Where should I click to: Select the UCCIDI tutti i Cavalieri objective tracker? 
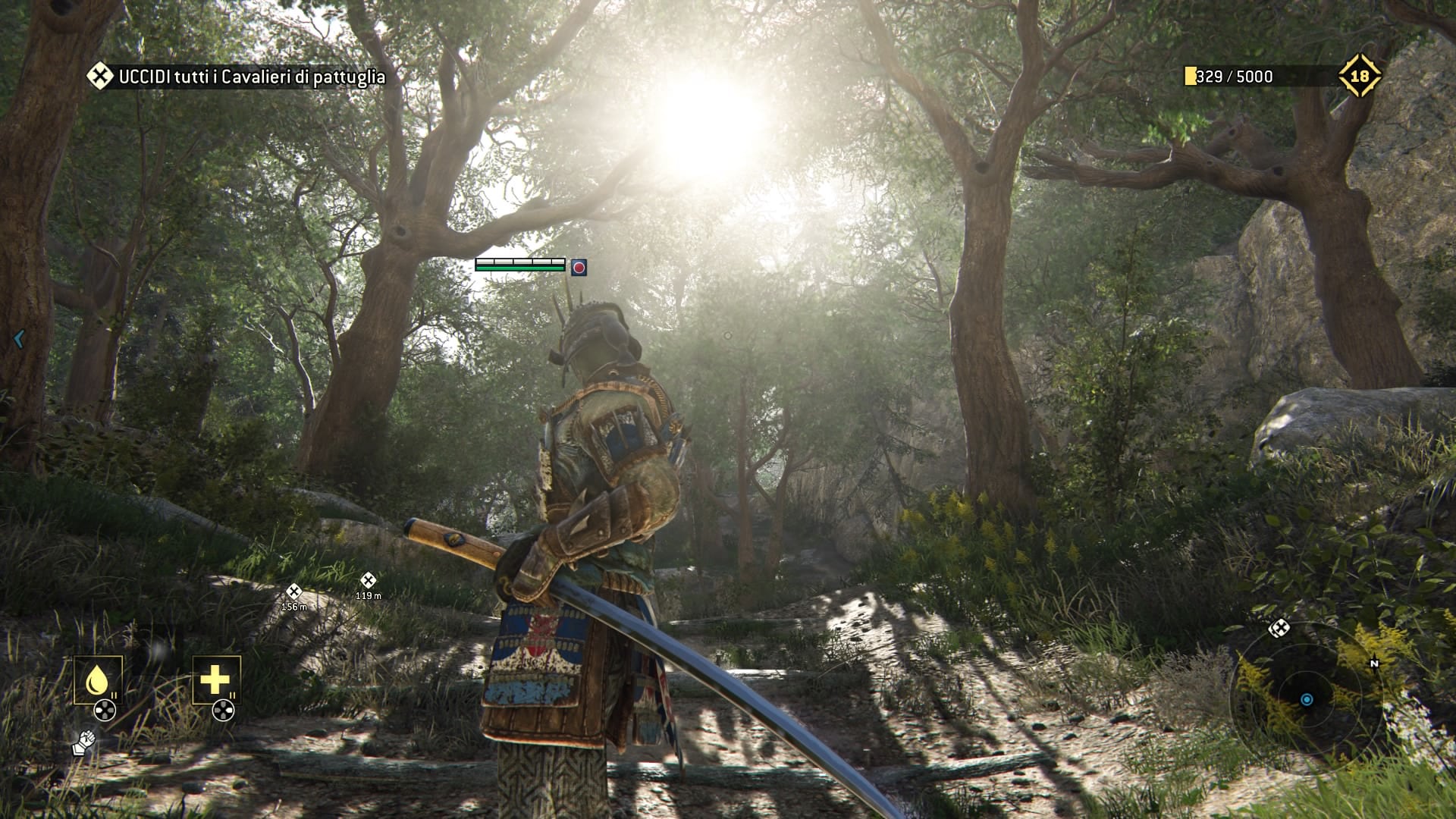tap(237, 77)
